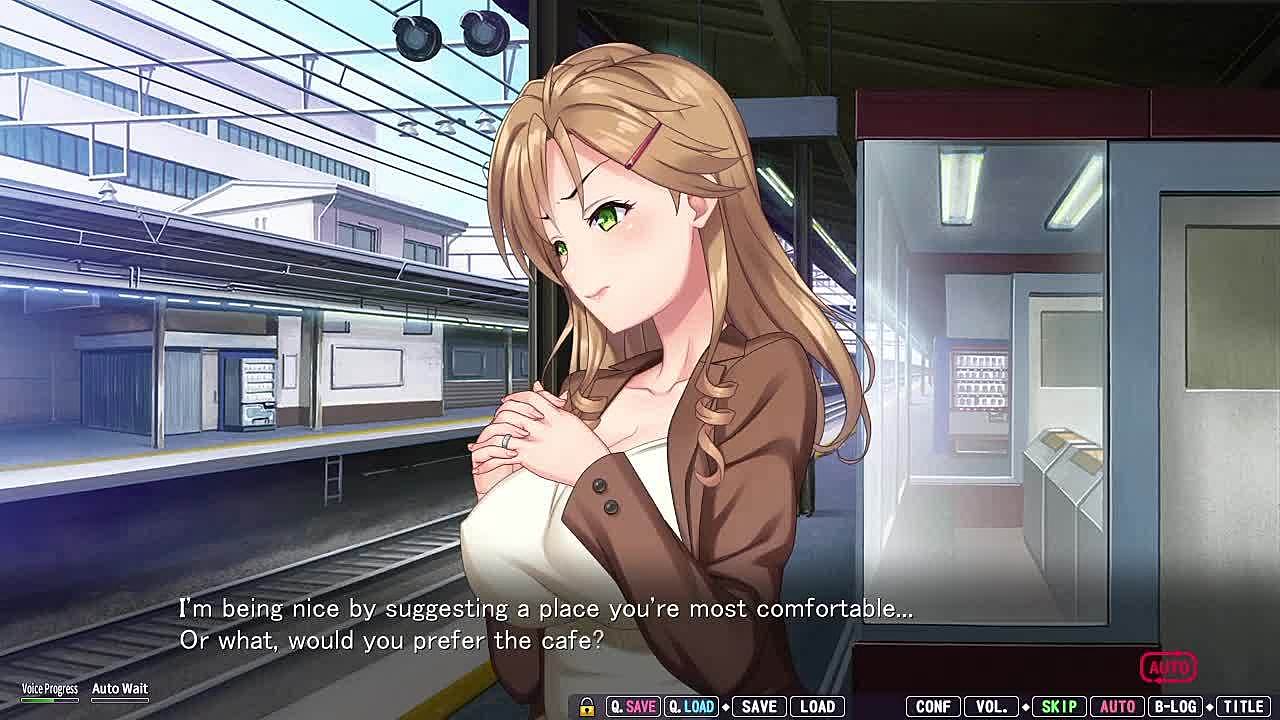Open the LOAD menu
Screen dimensions: 1280x720
tap(817, 707)
